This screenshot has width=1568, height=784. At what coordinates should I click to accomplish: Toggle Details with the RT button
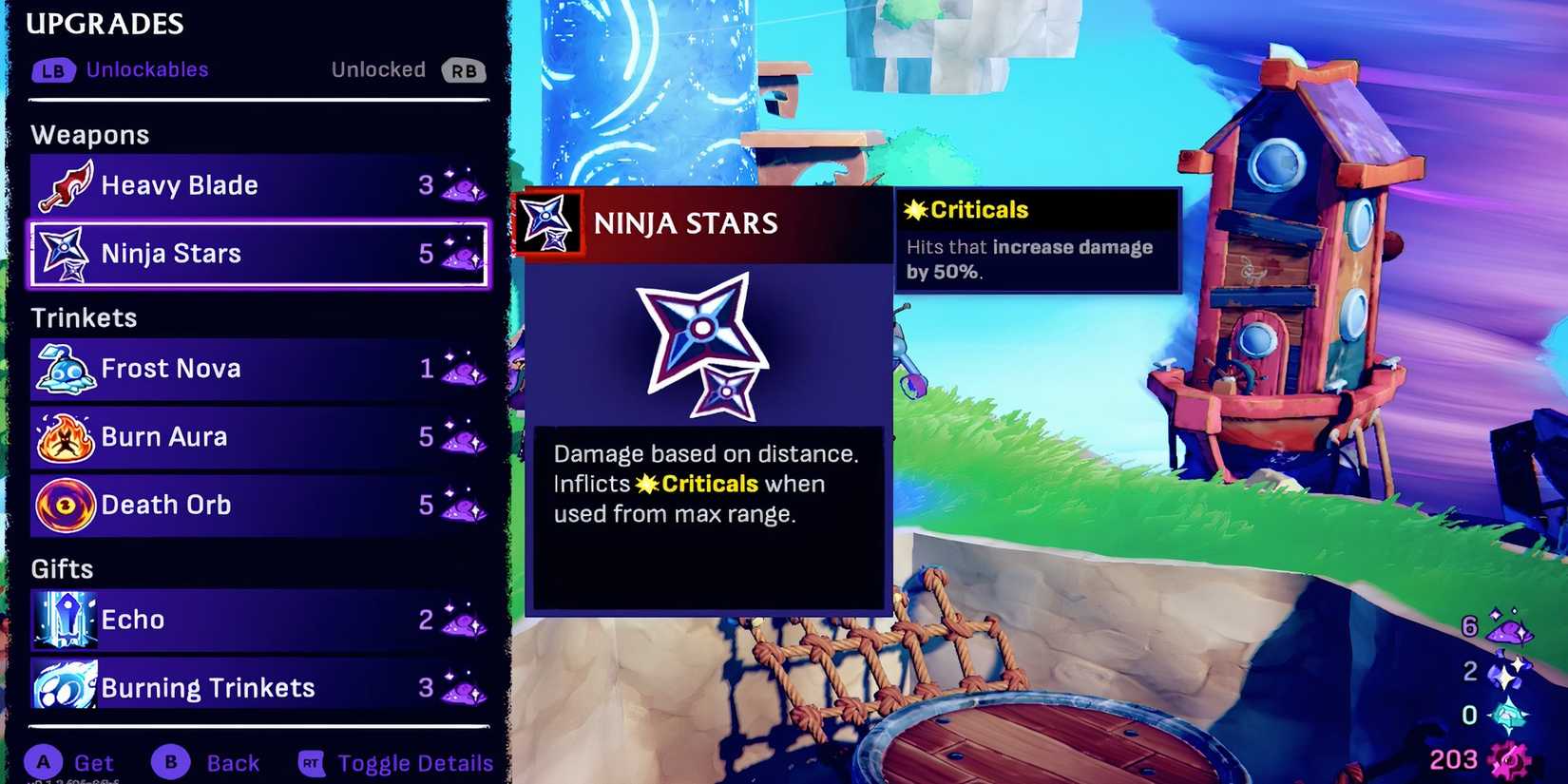pyautogui.click(x=310, y=762)
